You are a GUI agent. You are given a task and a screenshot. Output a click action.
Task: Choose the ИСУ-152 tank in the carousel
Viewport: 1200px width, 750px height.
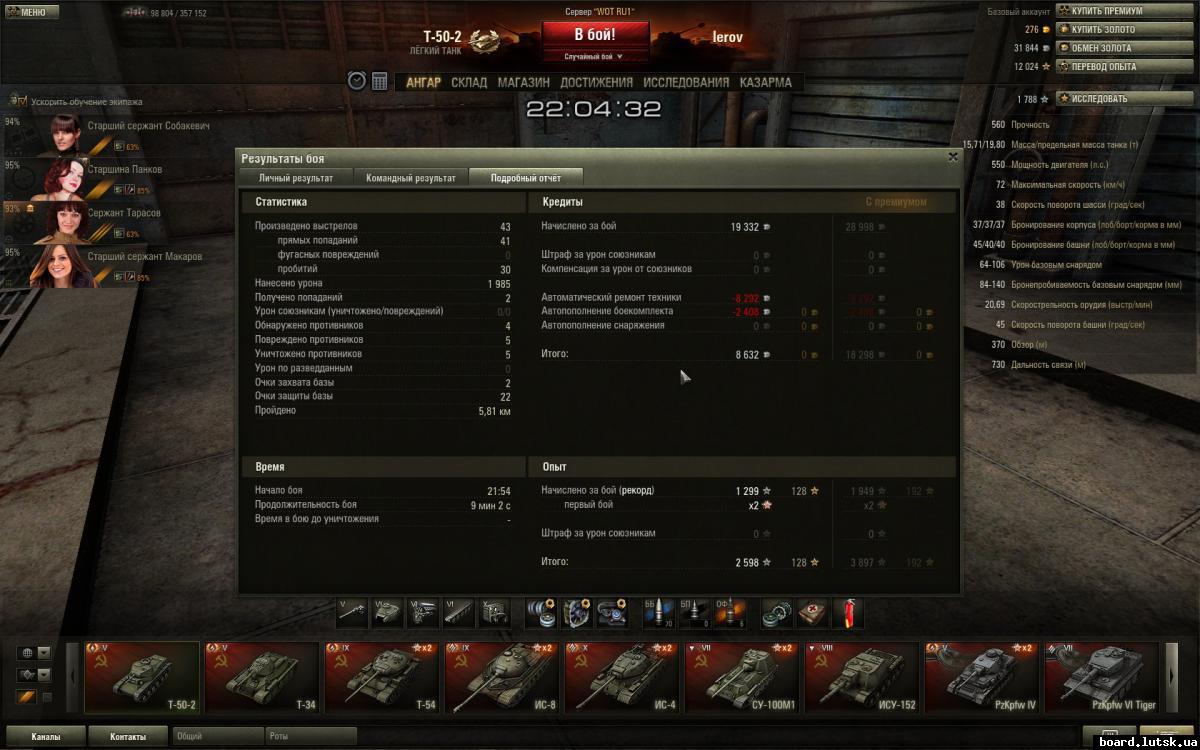click(x=862, y=676)
